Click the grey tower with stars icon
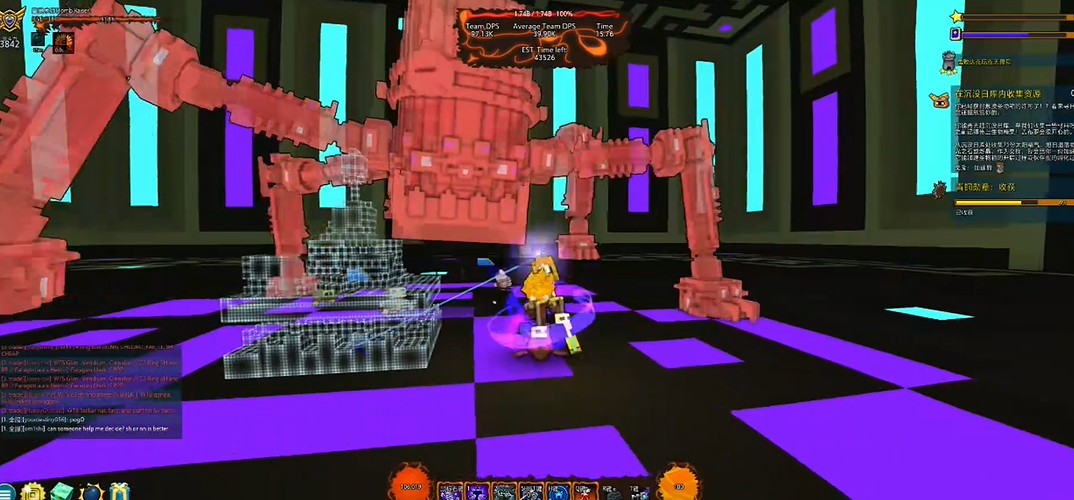This screenshot has width=1074, height=500. click(947, 62)
